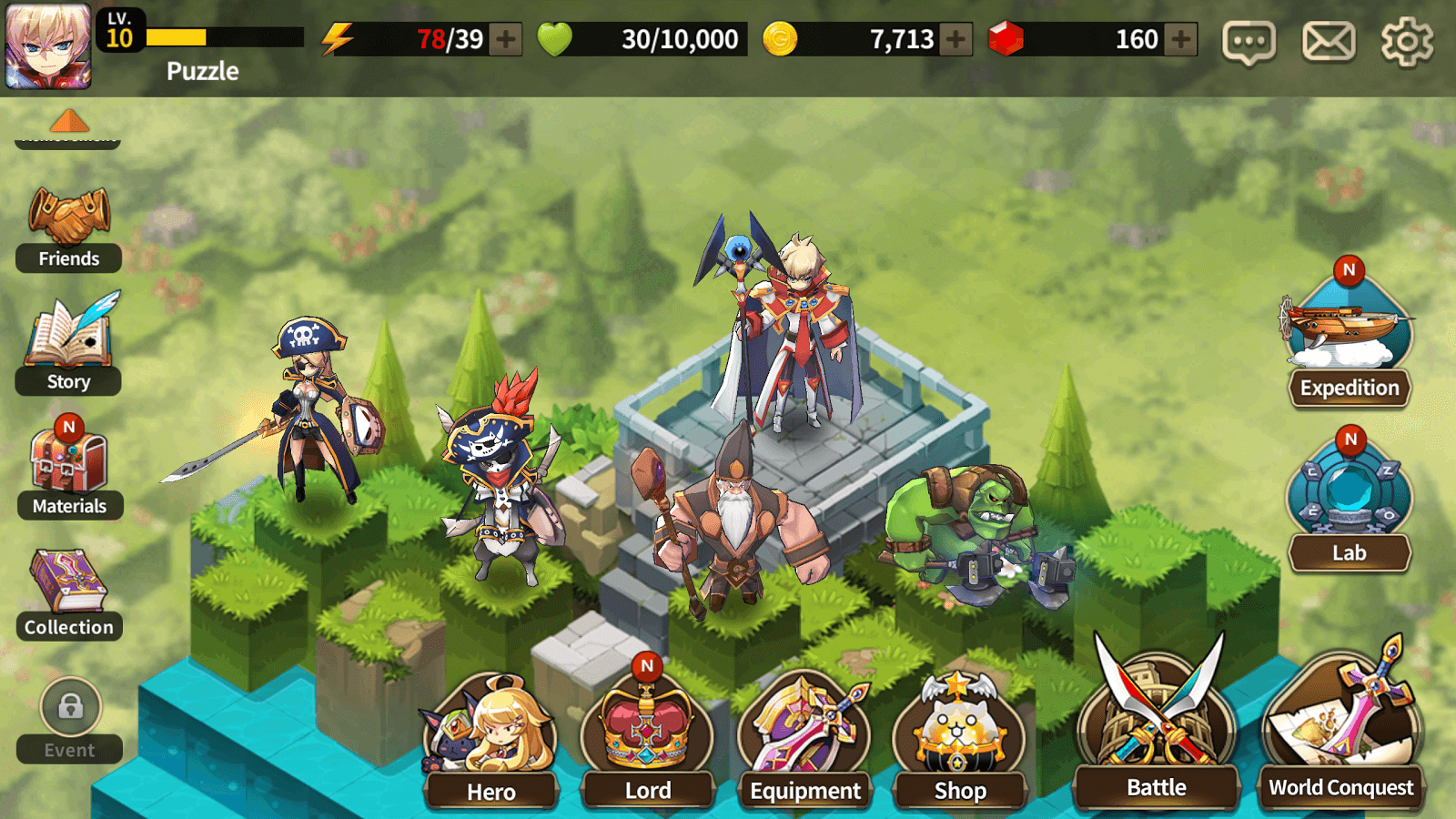This screenshot has width=1456, height=819.
Task: Open the mail inbox
Action: (x=1330, y=40)
